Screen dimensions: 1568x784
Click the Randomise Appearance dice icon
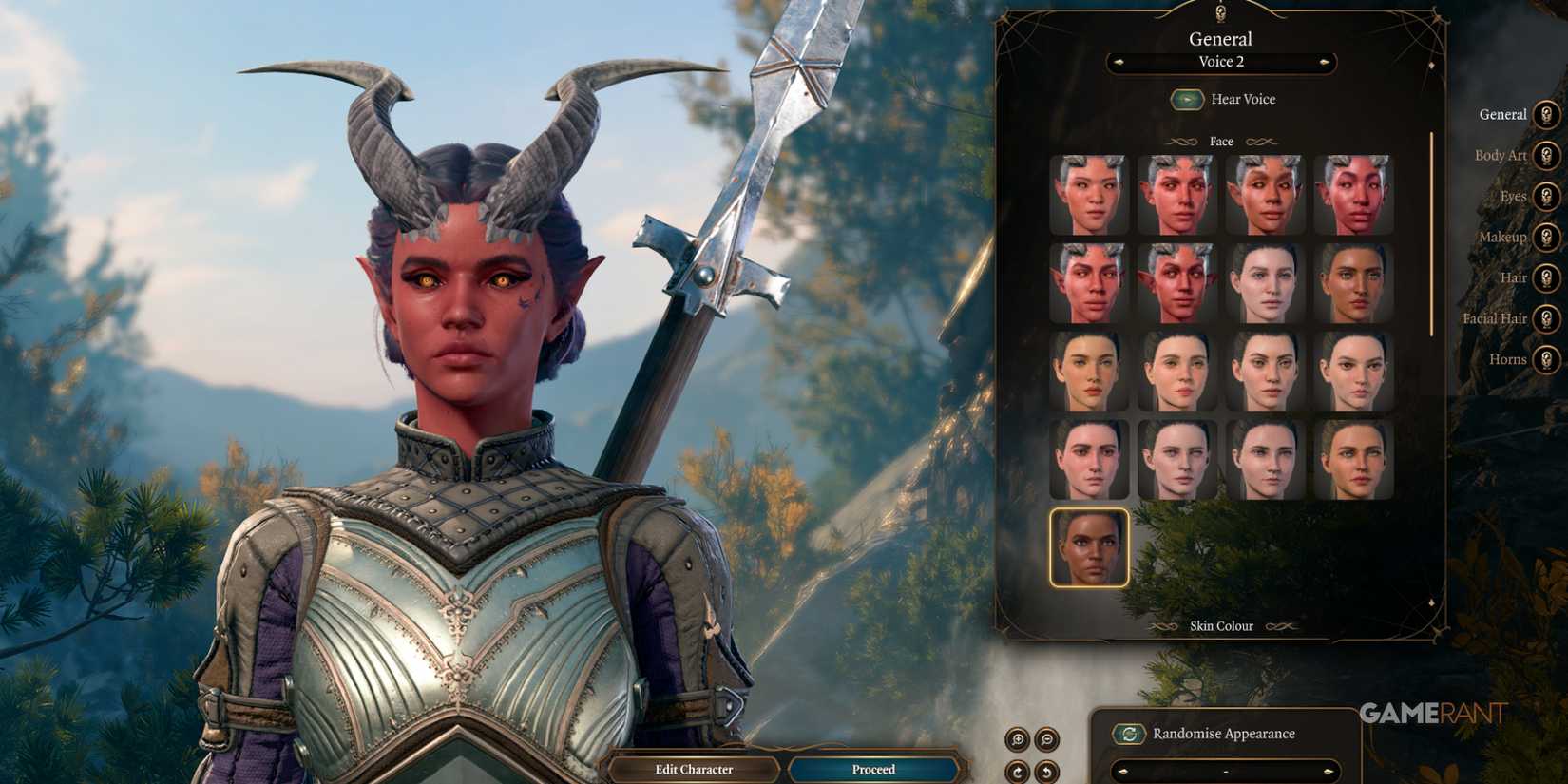tap(1130, 734)
